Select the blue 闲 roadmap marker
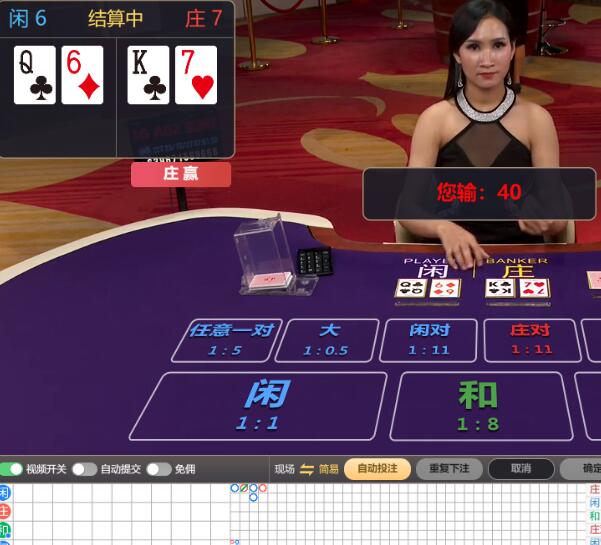The width and height of the screenshot is (601, 545). pos(4,493)
